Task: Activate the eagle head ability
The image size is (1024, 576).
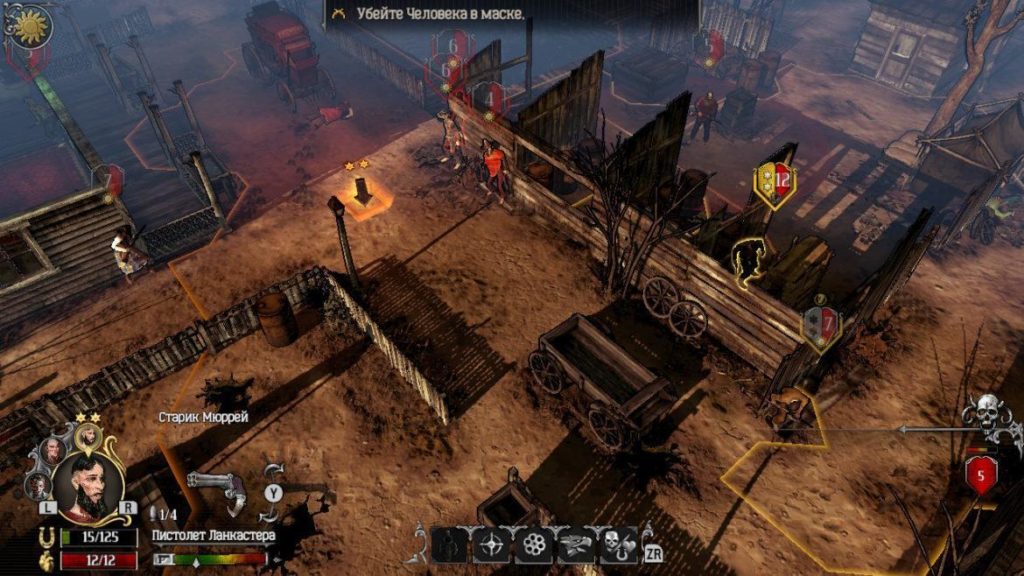Action: (576, 544)
